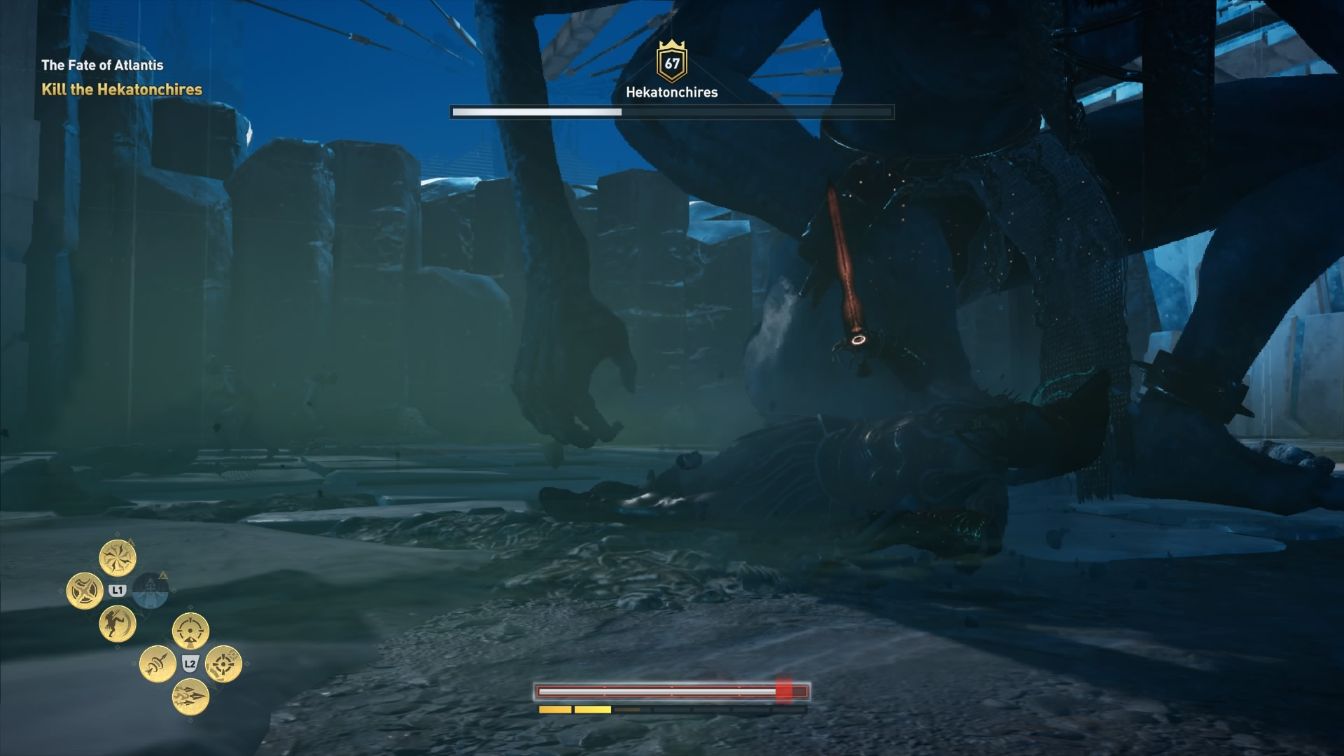The image size is (1344, 756).
Task: Select the Kill the Hekatonchires objective text
Action: coord(119,88)
